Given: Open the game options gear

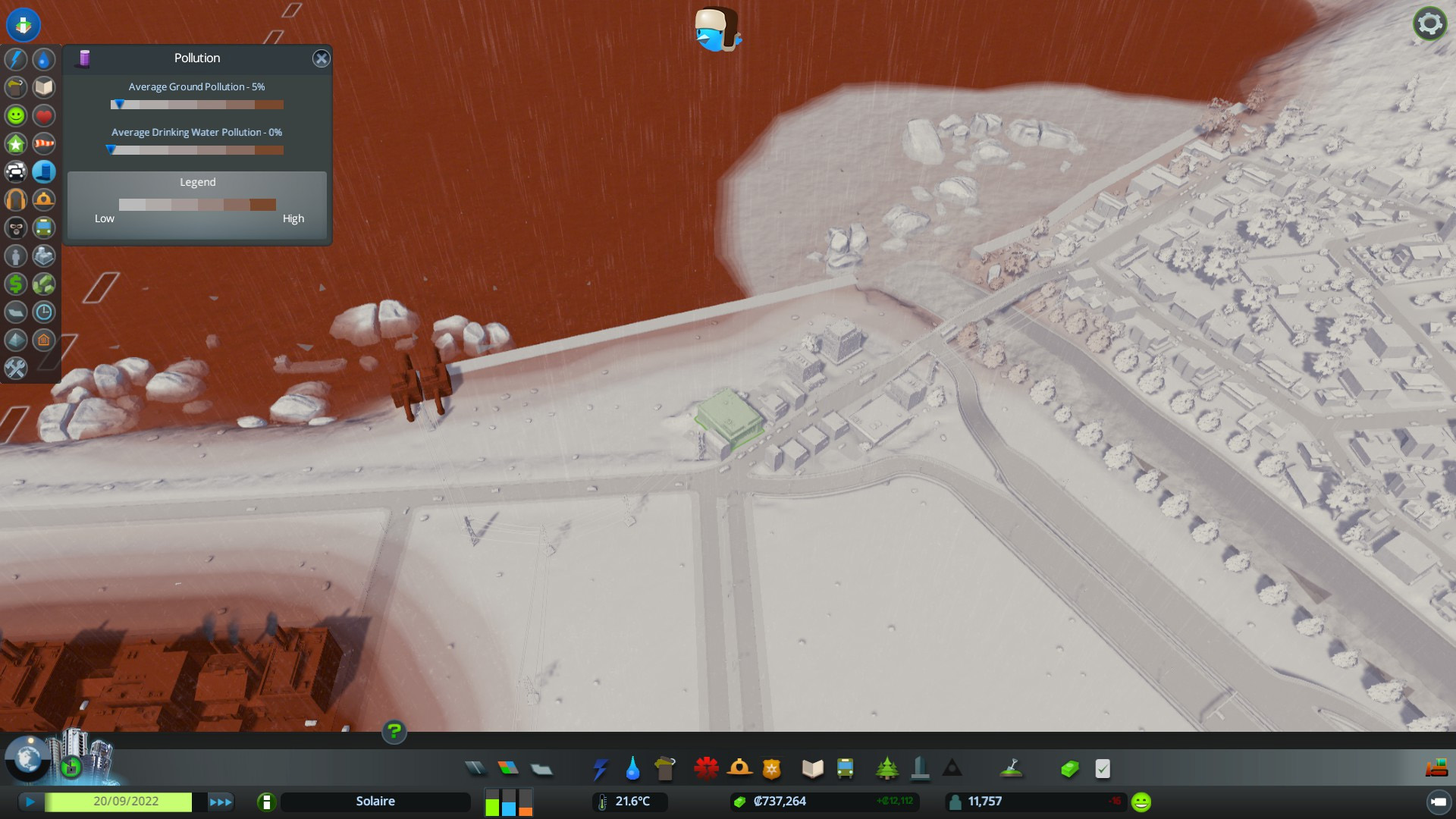Looking at the screenshot, I should point(1429,24).
